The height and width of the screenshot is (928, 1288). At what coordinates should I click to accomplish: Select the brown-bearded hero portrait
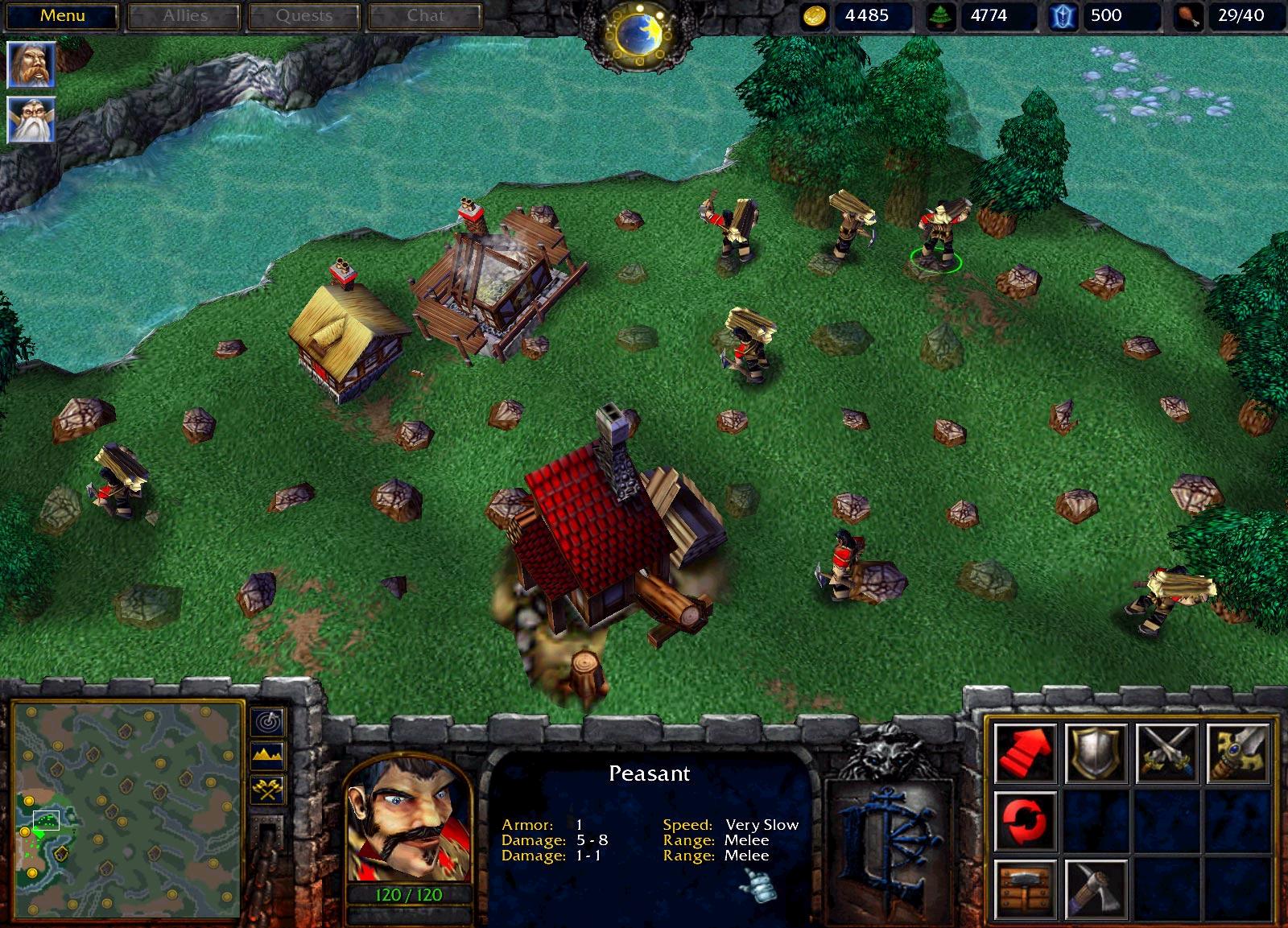tap(31, 64)
